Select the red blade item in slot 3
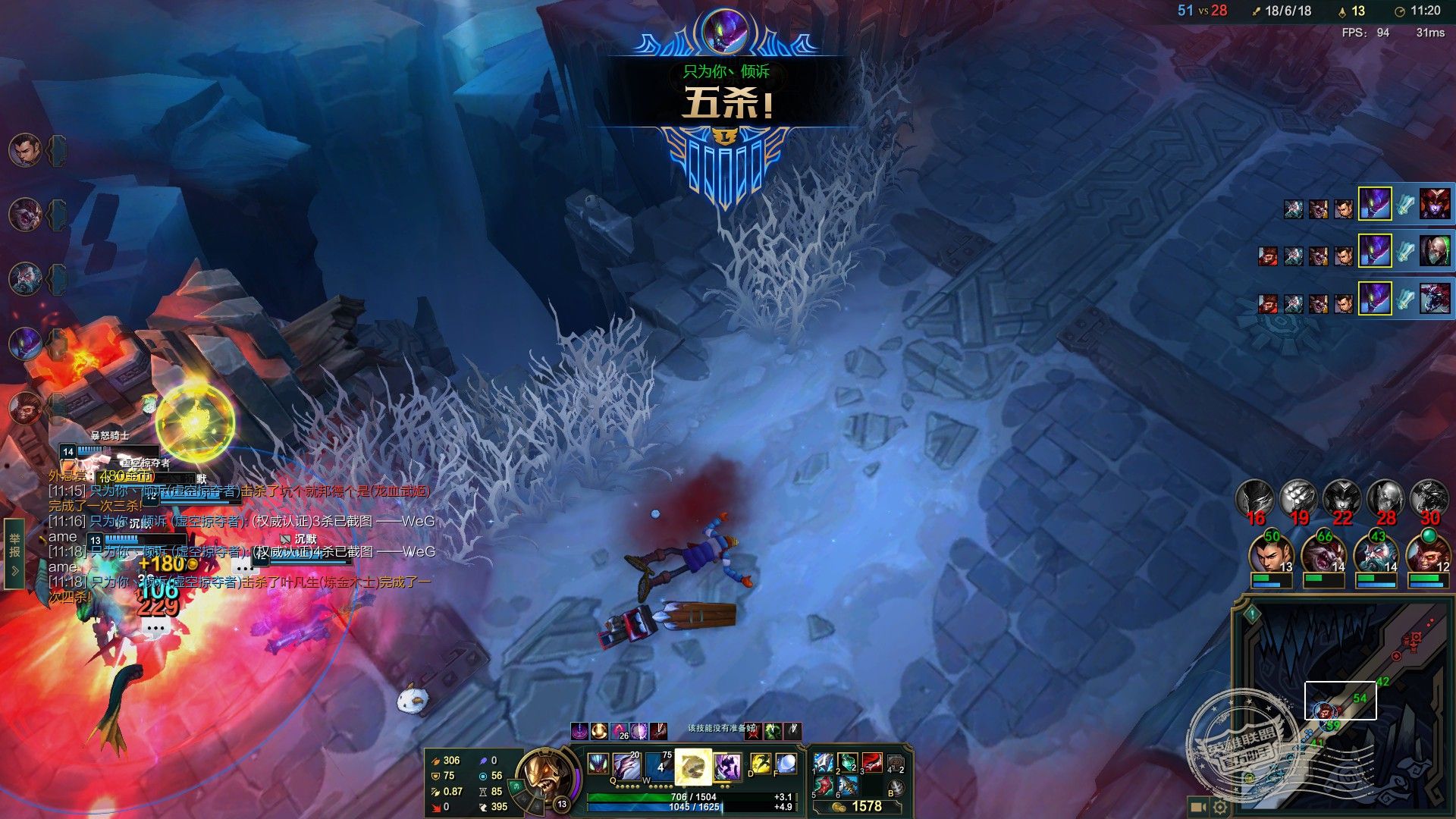Viewport: 1456px width, 819px height. point(871,761)
